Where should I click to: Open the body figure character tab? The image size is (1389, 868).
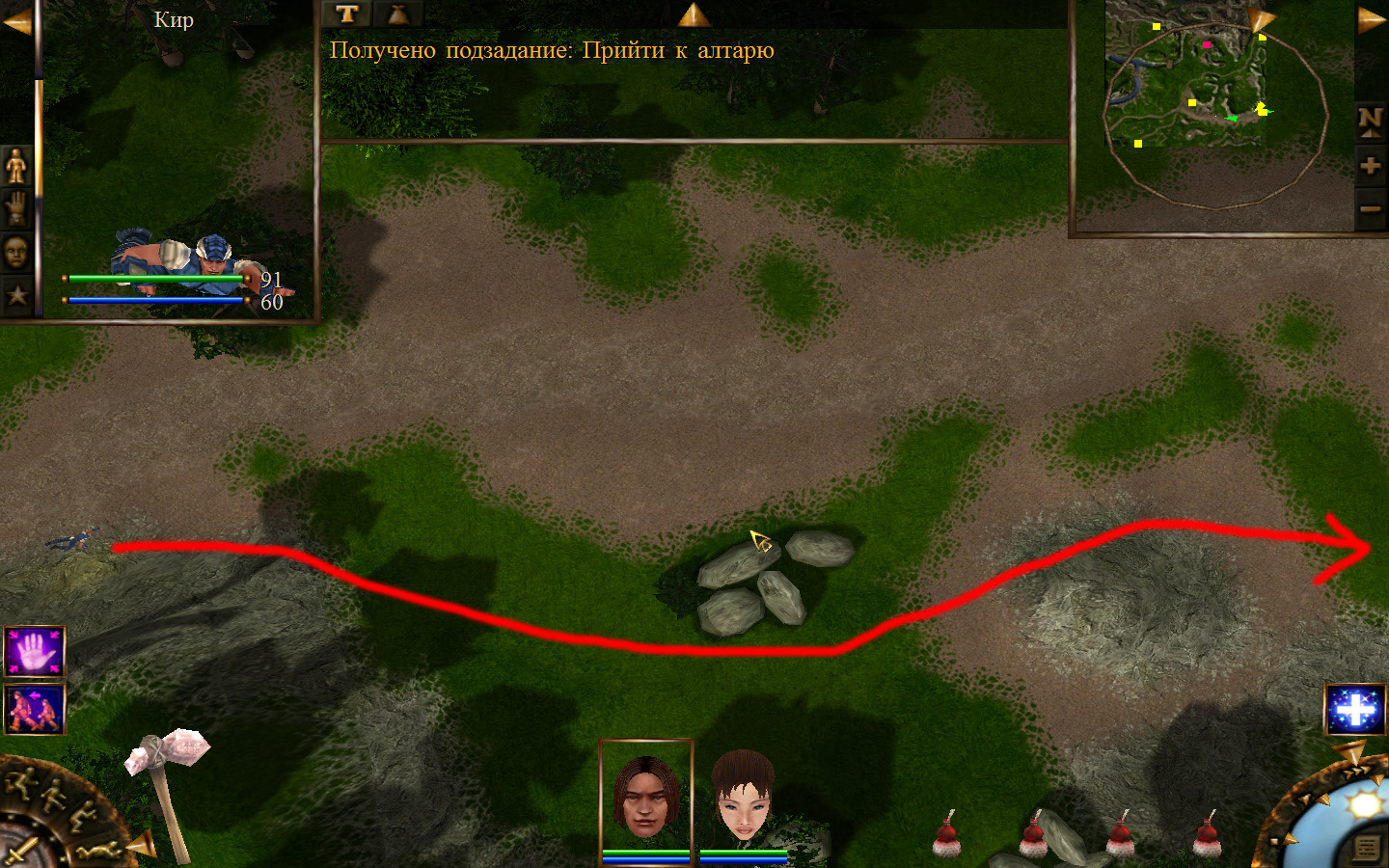(x=16, y=166)
